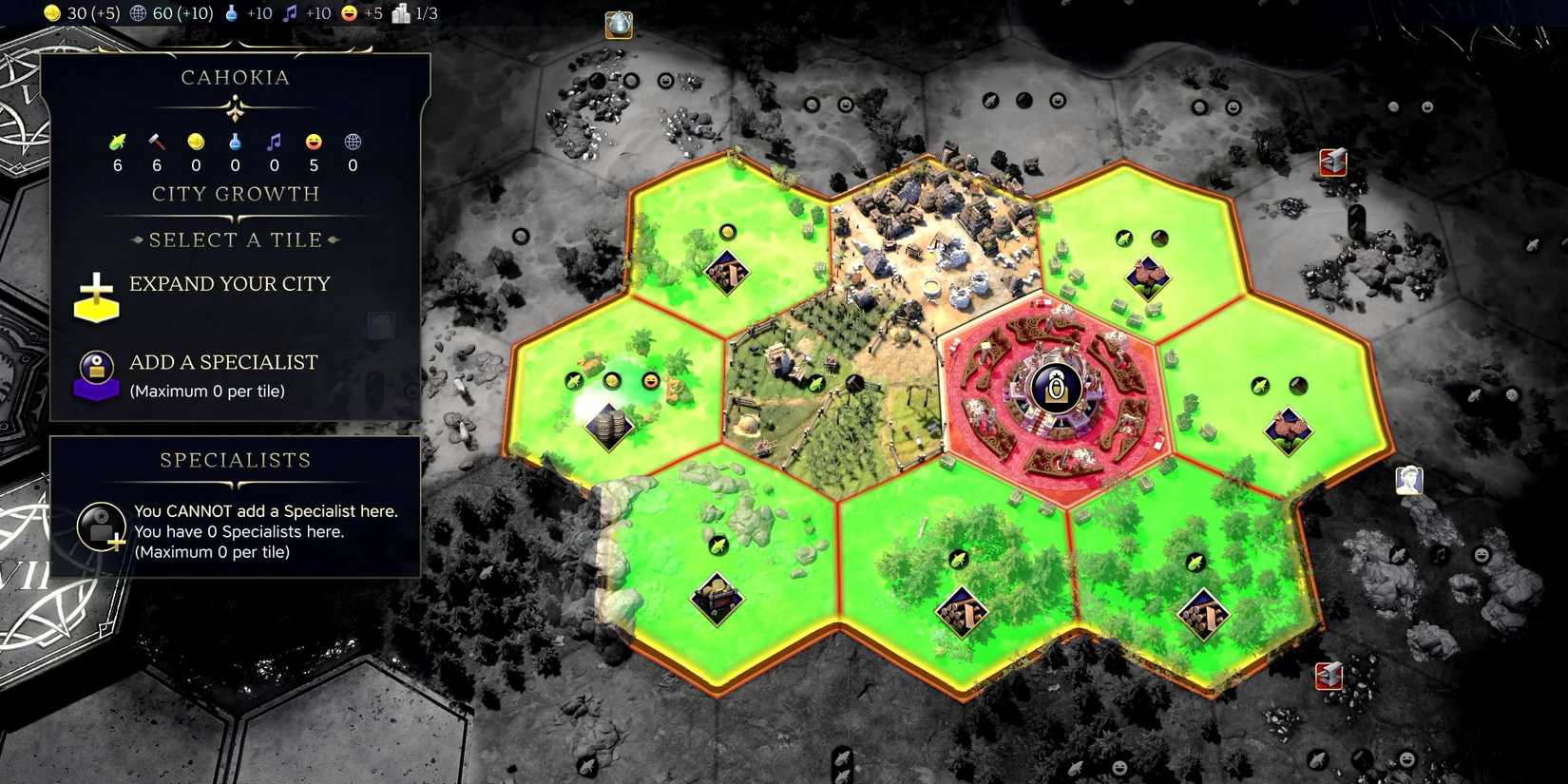Select the iron resource marker near top right edge
1568x784 pixels.
[x=1332, y=163]
